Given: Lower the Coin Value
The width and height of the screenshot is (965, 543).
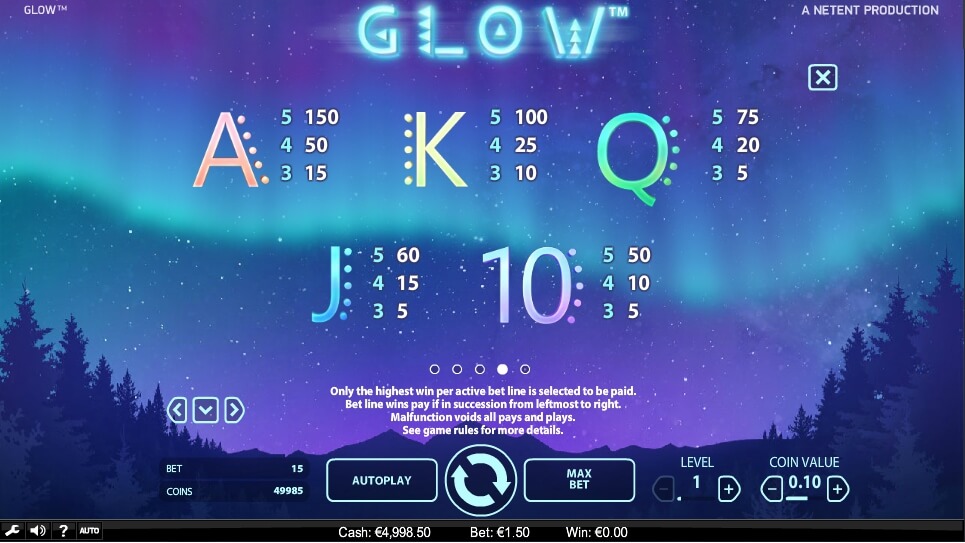Looking at the screenshot, I should [772, 489].
